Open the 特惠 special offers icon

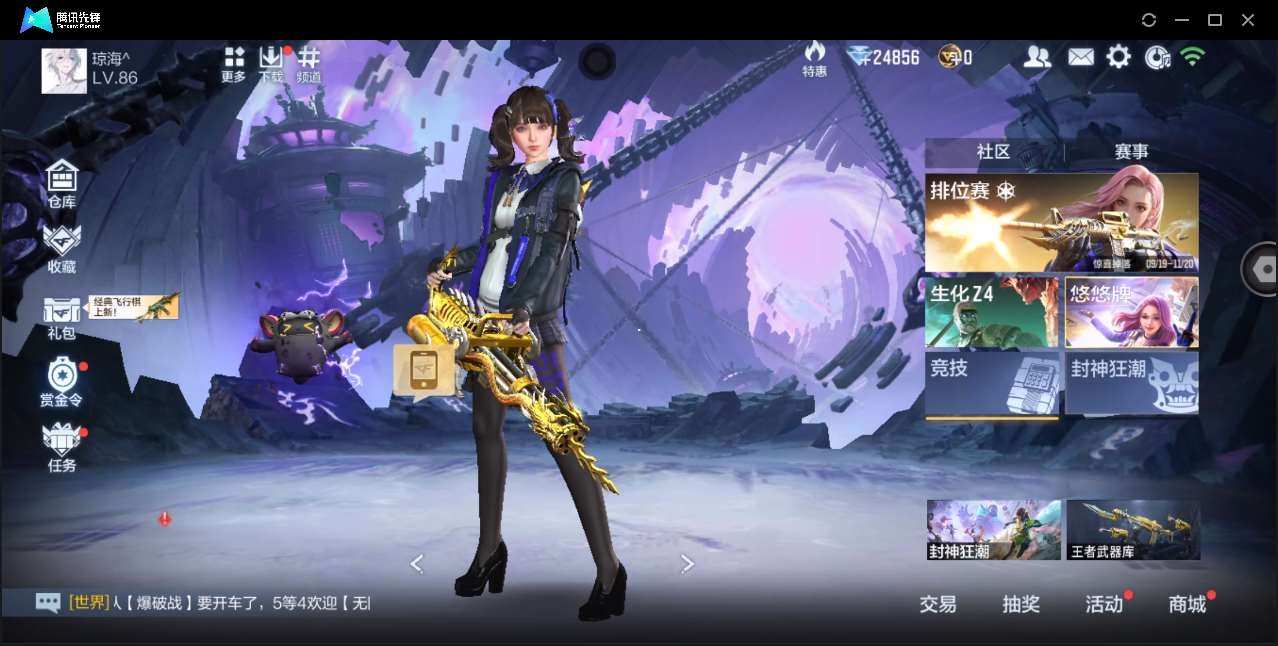point(815,58)
